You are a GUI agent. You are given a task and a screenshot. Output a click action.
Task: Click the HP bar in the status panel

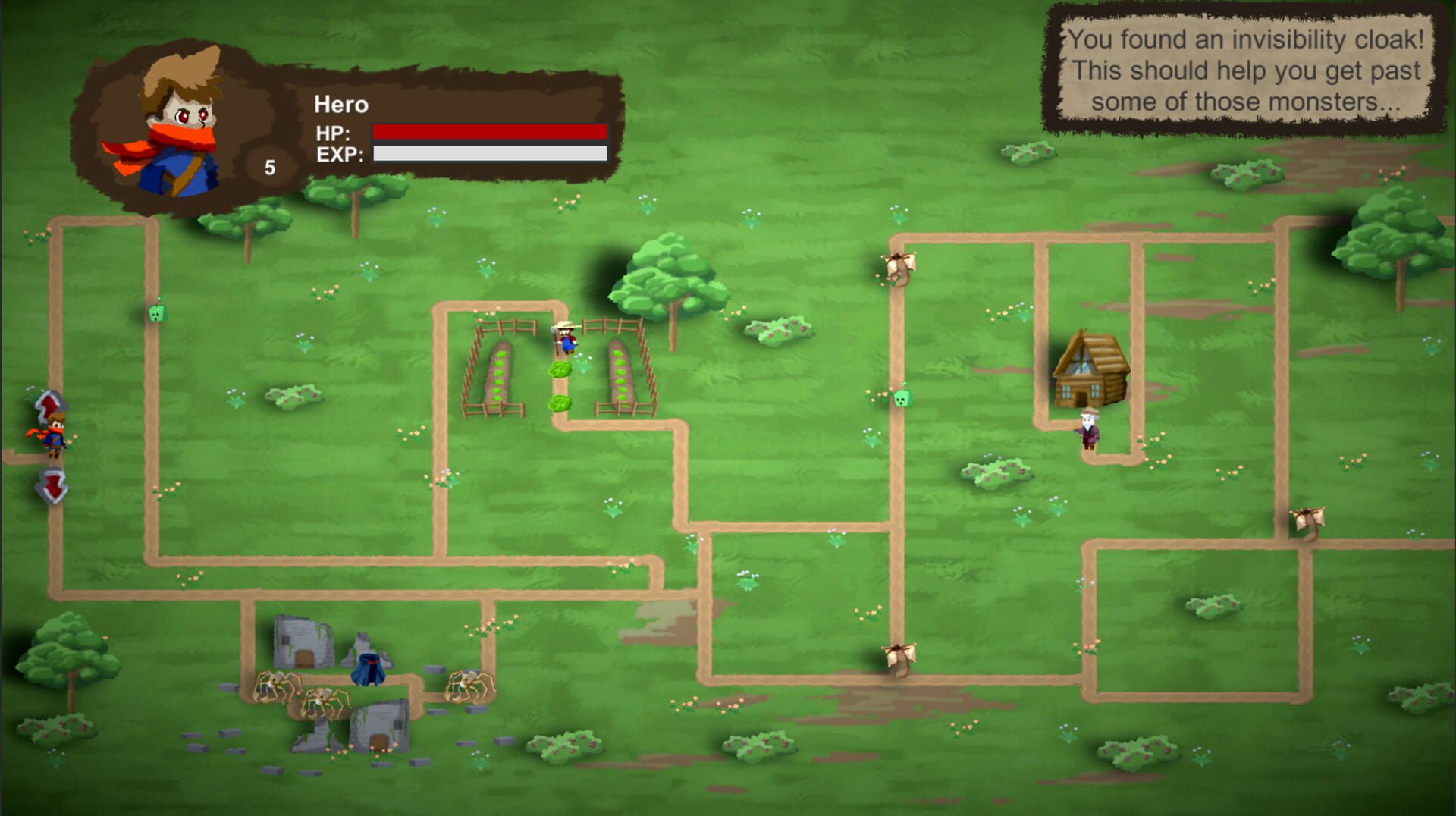(489, 132)
